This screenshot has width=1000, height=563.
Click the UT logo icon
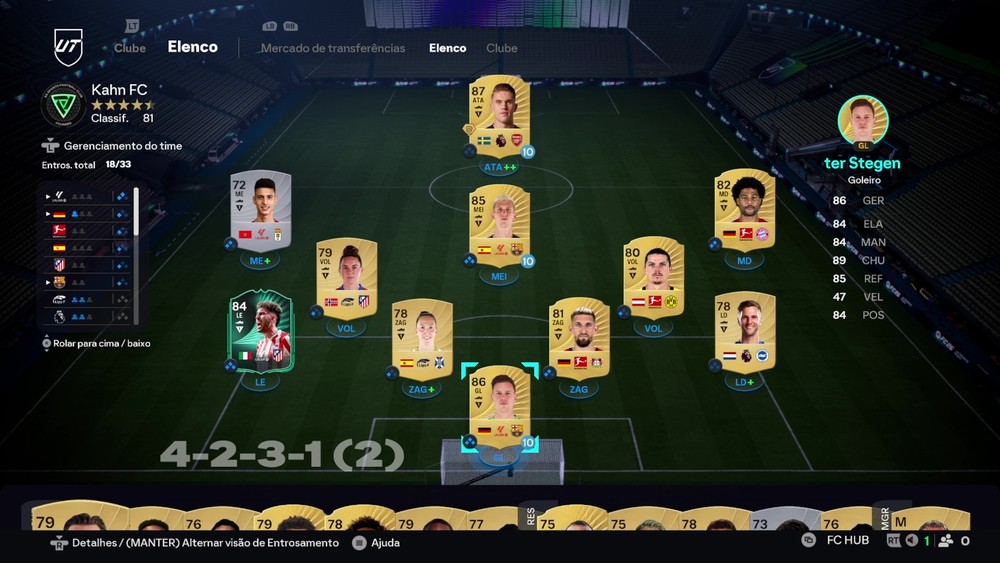68,47
